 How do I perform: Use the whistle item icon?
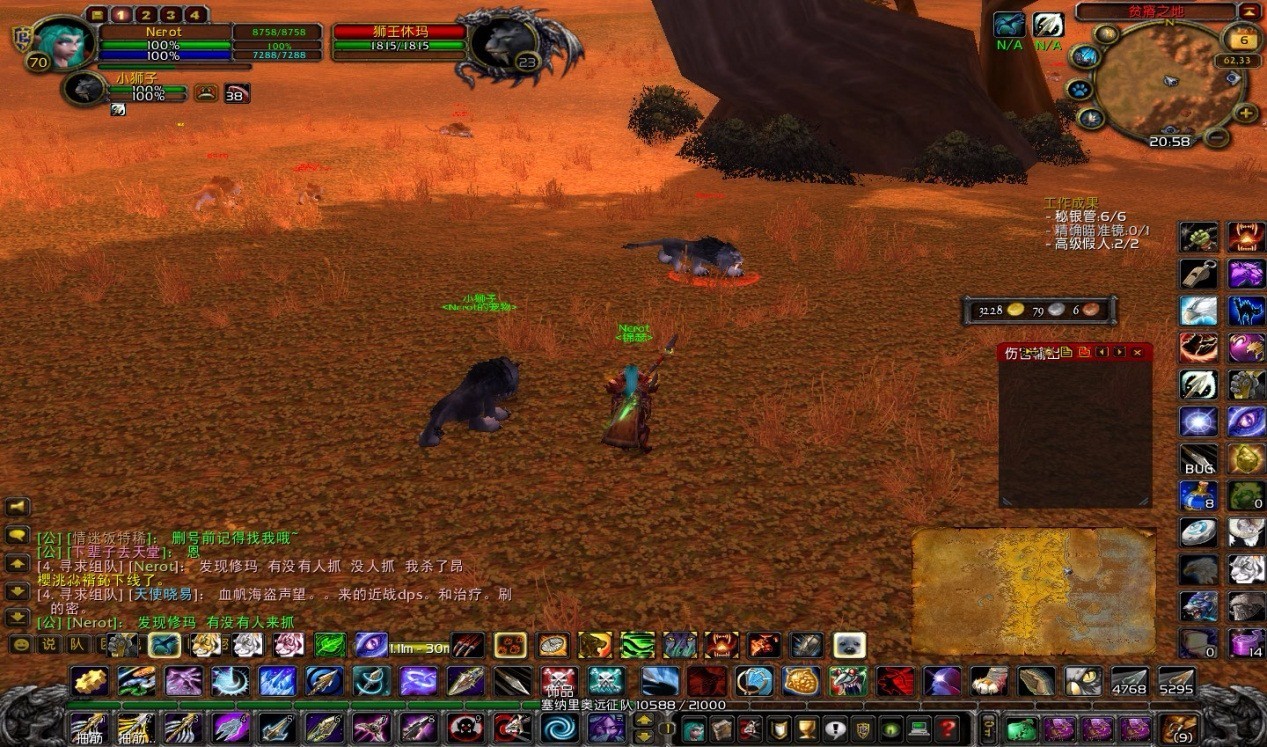click(x=1198, y=274)
